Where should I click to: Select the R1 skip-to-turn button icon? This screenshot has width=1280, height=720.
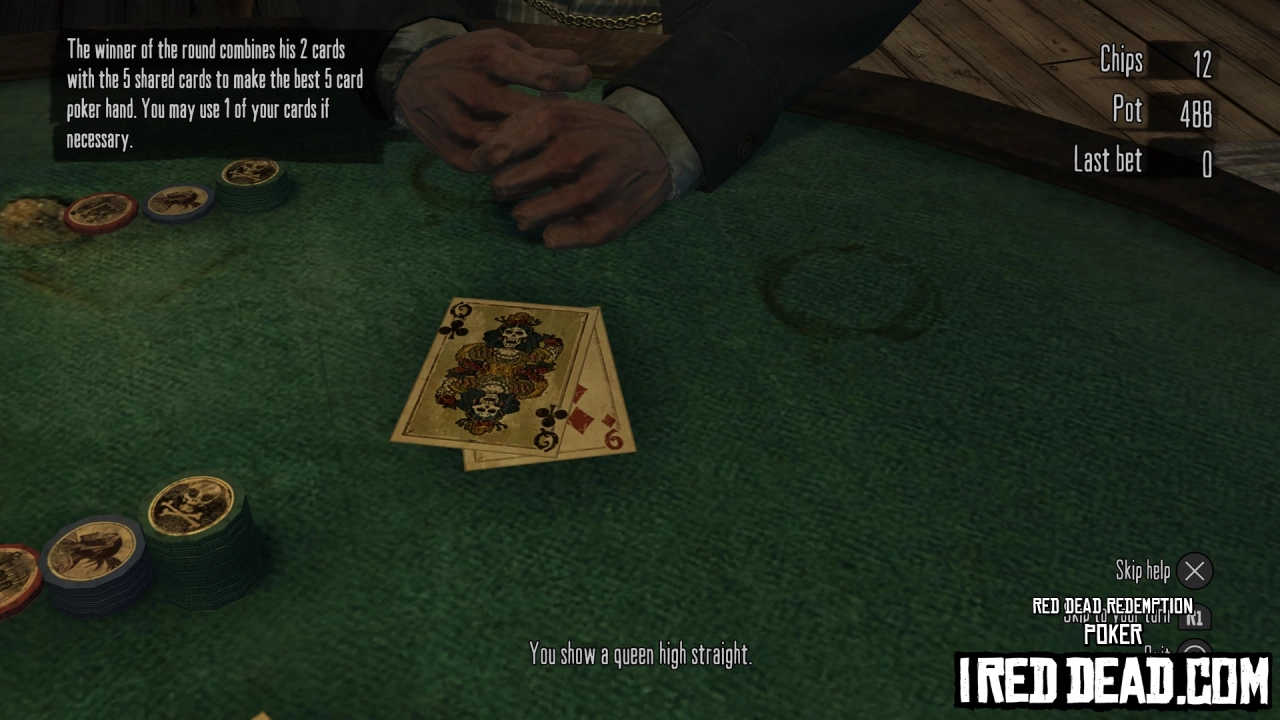1197,618
